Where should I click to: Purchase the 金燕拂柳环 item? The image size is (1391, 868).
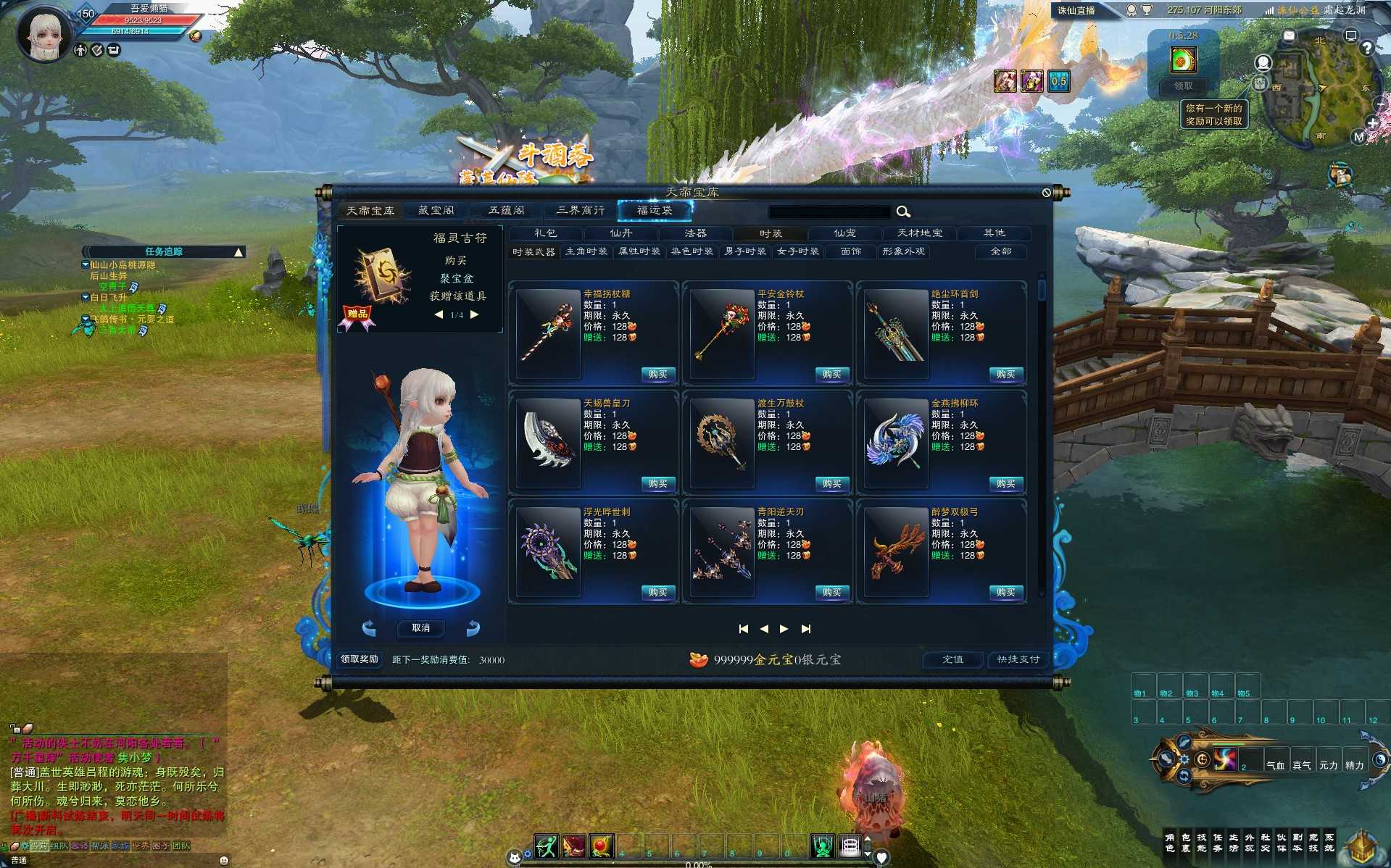point(1005,484)
